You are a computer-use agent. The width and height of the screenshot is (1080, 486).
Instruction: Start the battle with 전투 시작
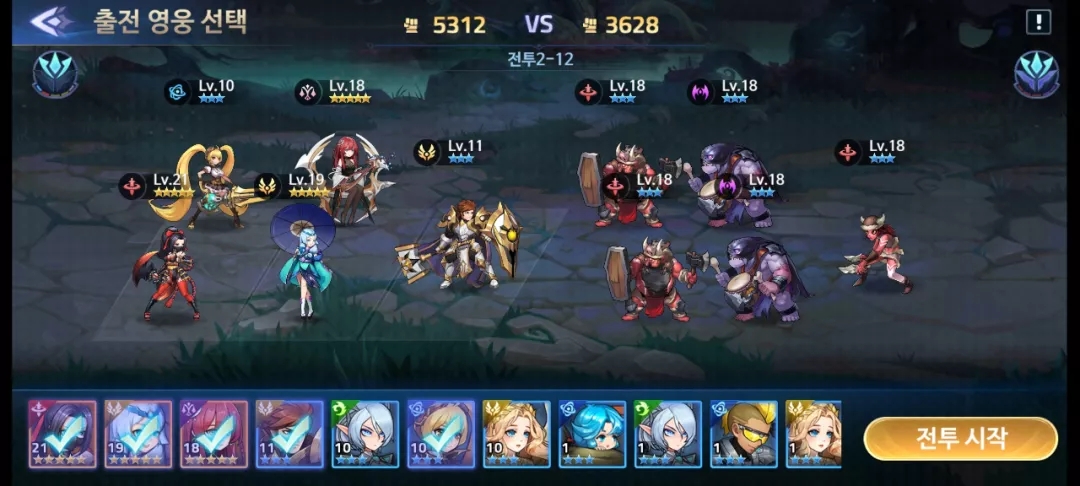(960, 438)
